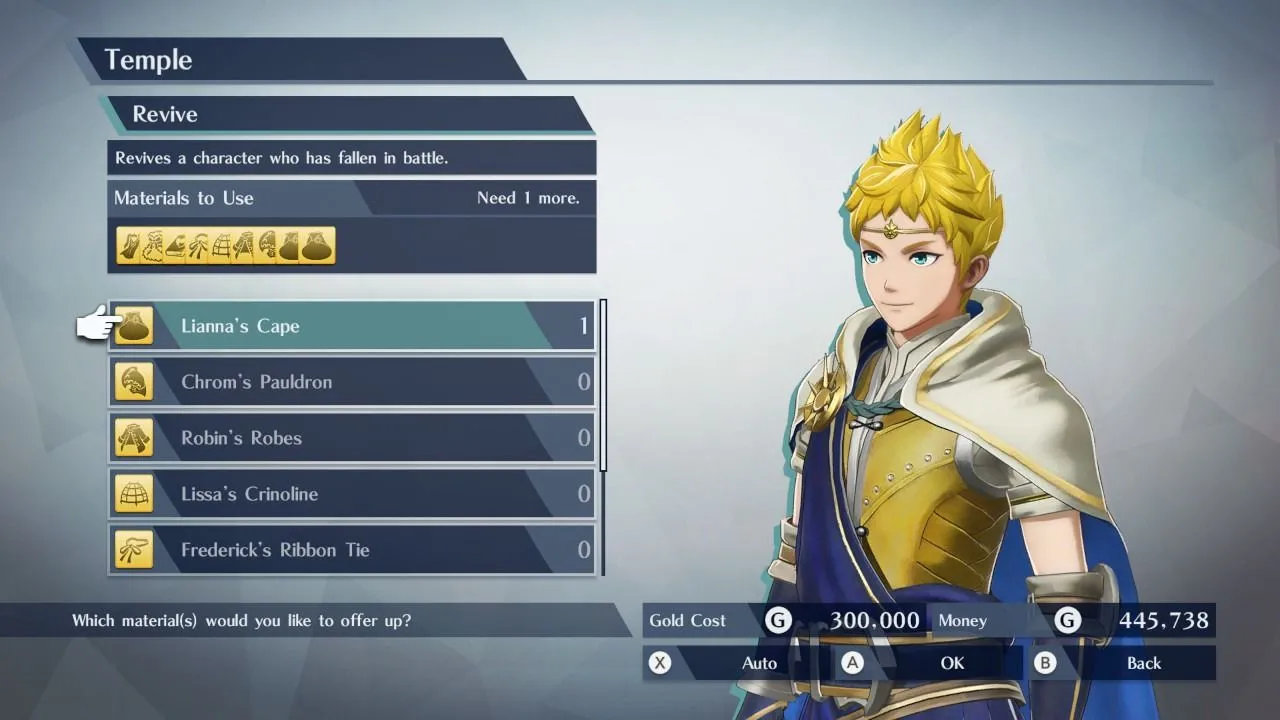Confirm with the OK button
This screenshot has height=720, width=1280.
(930, 663)
